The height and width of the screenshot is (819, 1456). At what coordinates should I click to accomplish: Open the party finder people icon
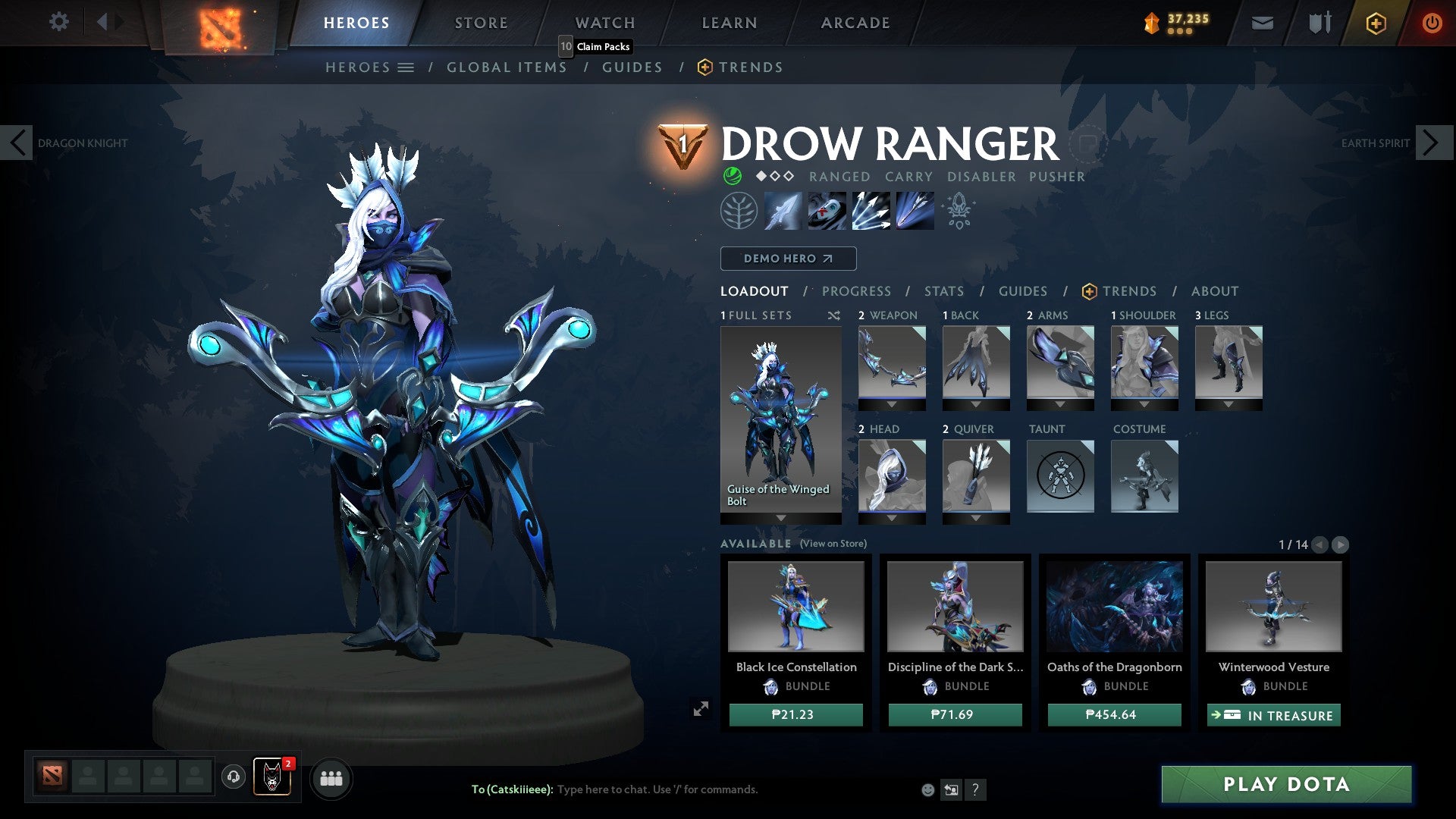coord(331,778)
